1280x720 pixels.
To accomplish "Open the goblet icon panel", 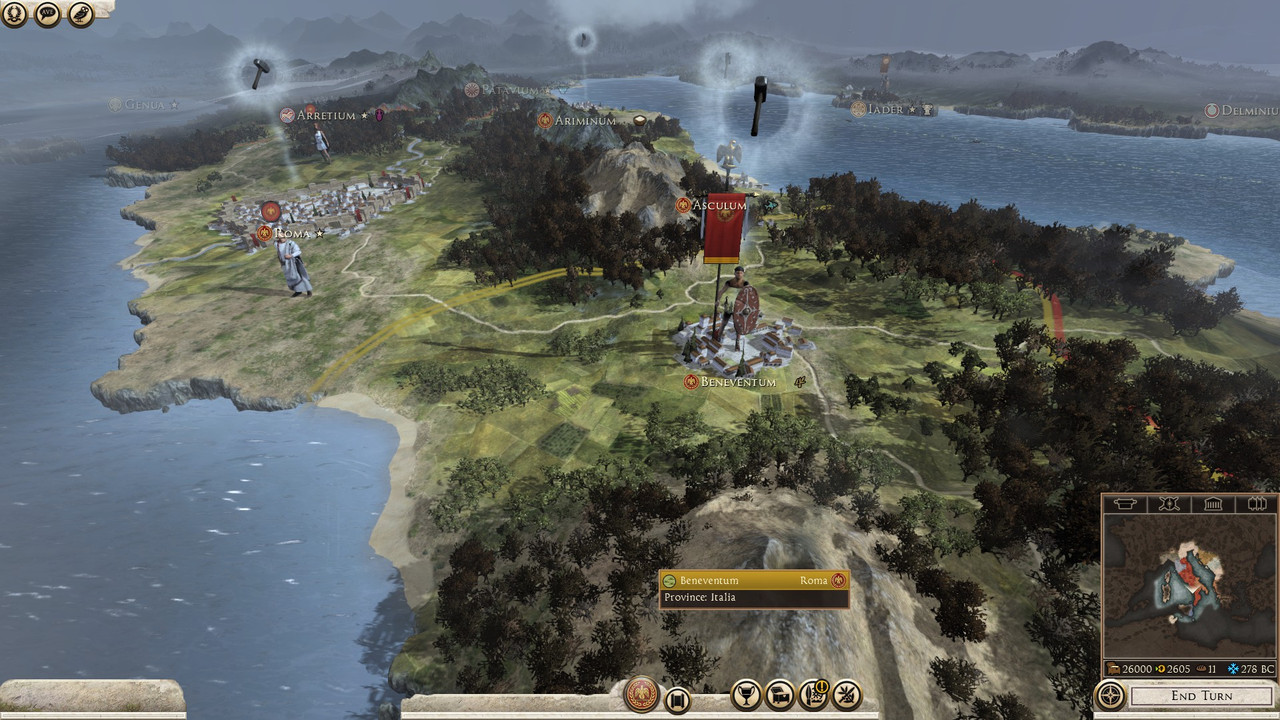I will [745, 694].
